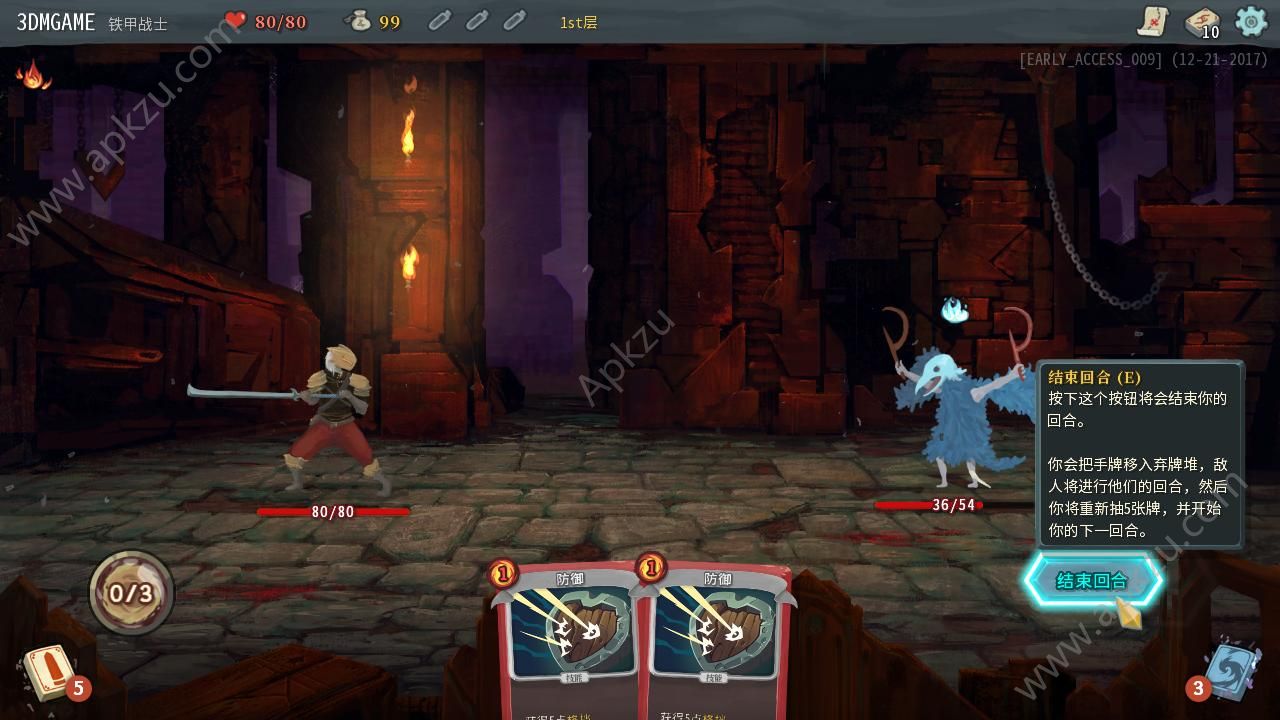
Task: Click the first empty potion slot
Action: click(438, 20)
